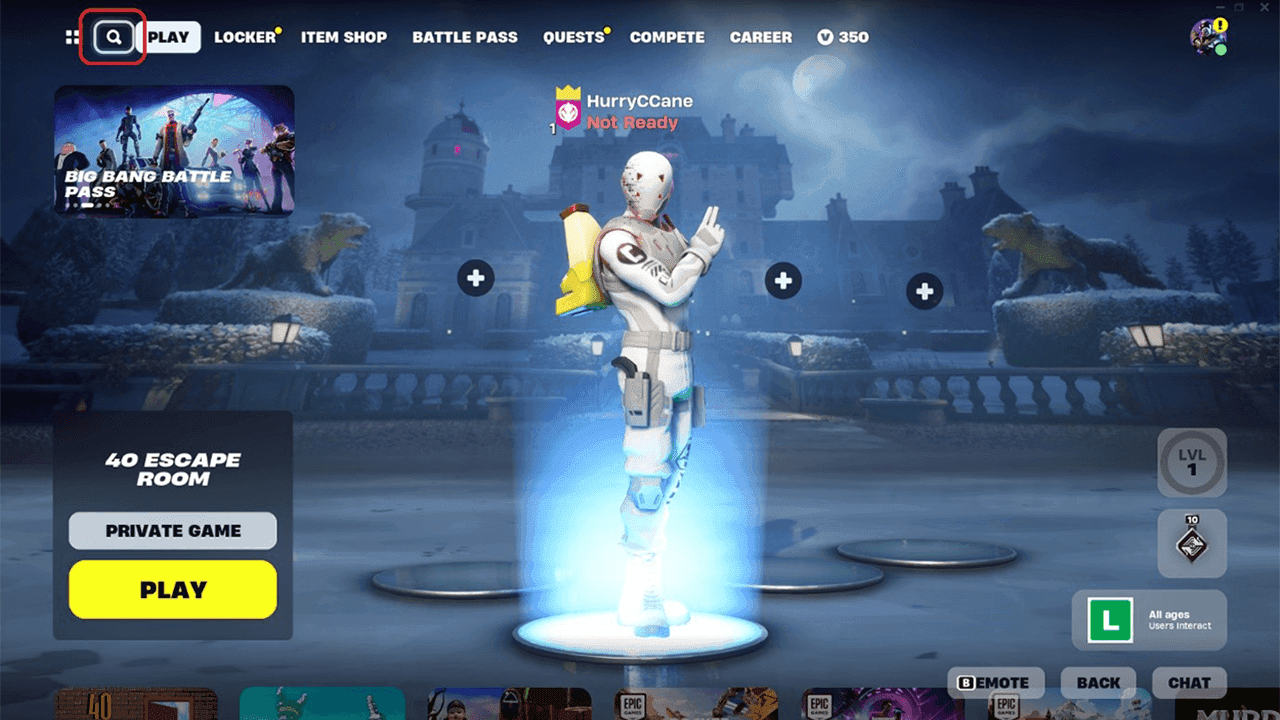Switch to the Quests tab
Screen dimensions: 1280x720
(574, 37)
